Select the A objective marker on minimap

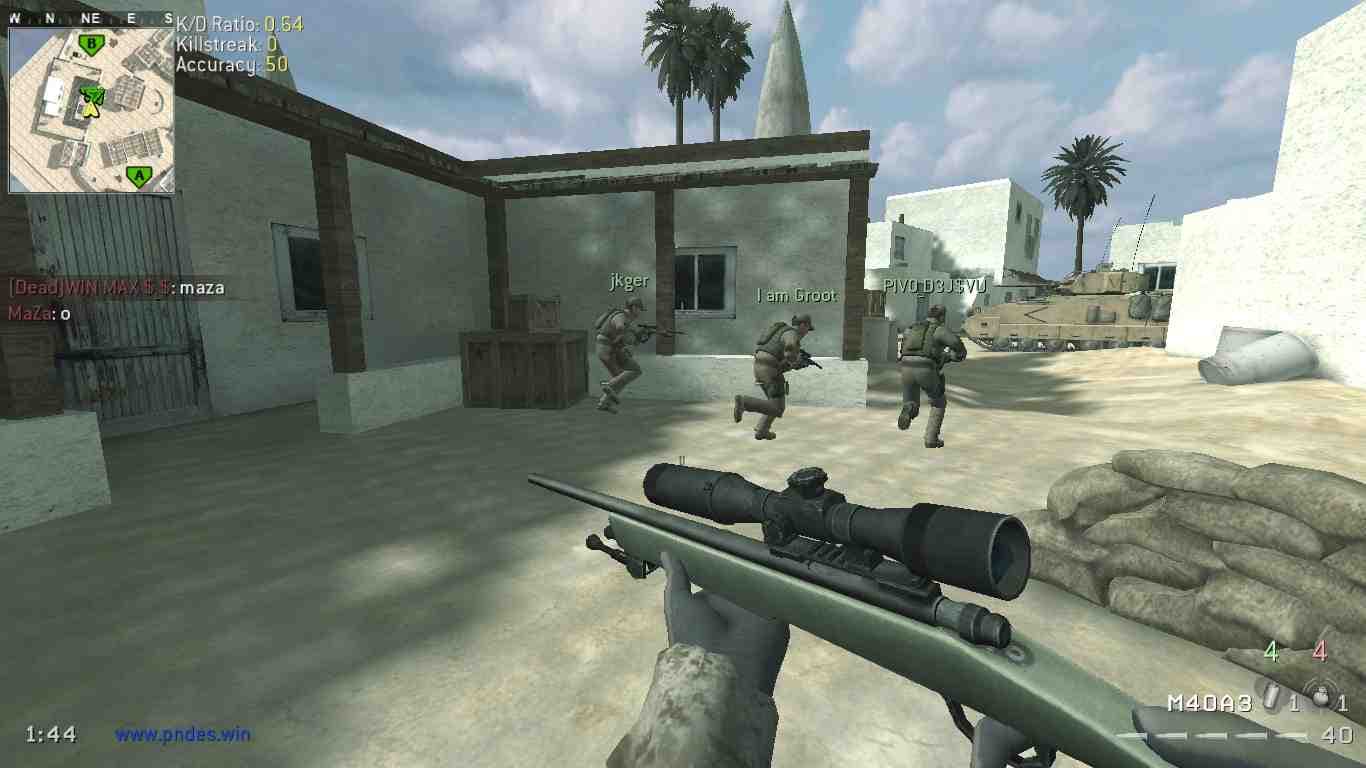click(x=139, y=176)
